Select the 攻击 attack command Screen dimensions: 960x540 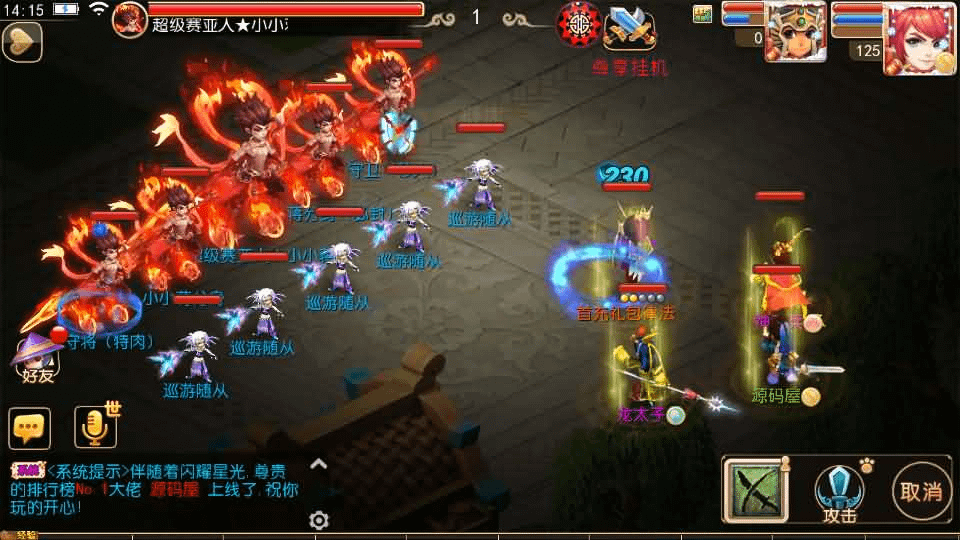[840, 493]
